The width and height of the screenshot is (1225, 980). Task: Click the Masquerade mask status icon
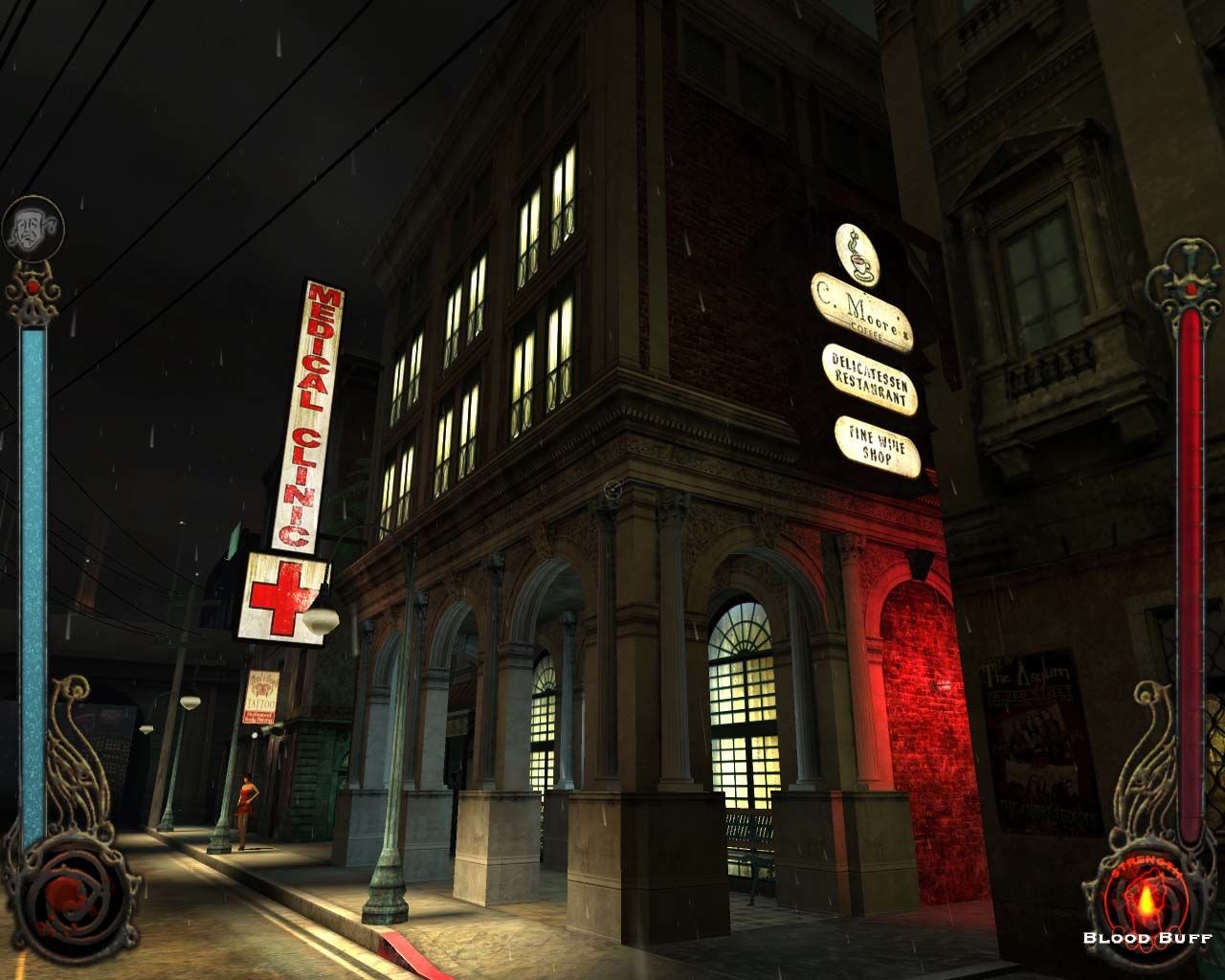tap(32, 227)
